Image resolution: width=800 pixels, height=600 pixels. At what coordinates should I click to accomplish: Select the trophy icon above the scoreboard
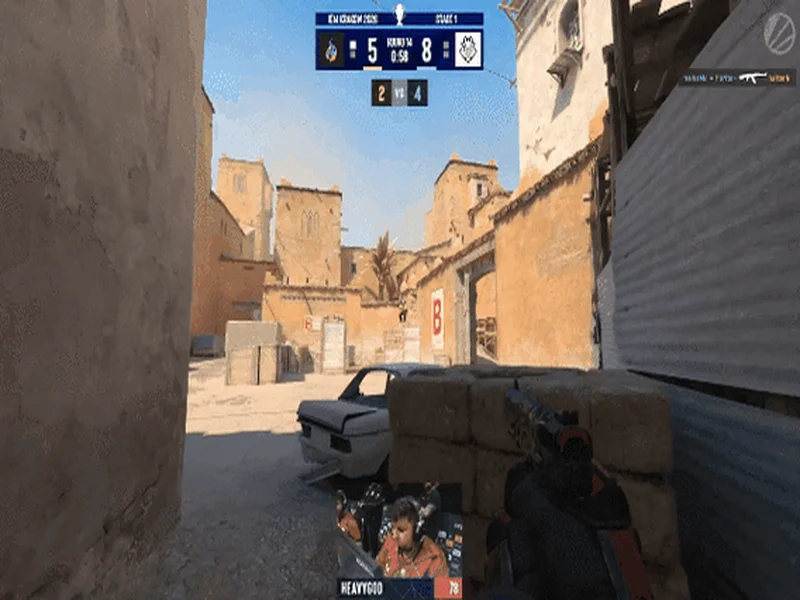click(x=399, y=14)
